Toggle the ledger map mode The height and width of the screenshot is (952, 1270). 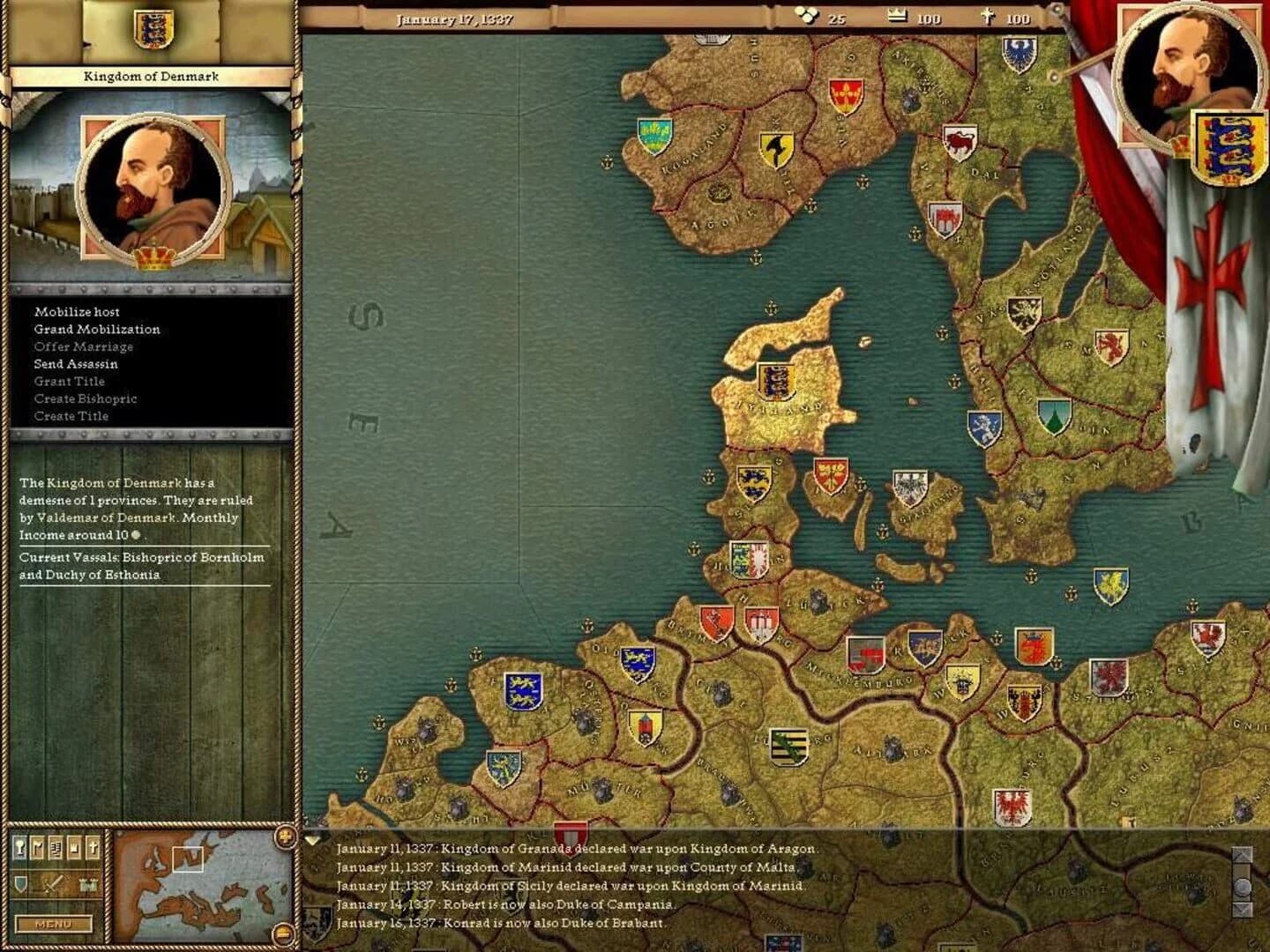(56, 849)
